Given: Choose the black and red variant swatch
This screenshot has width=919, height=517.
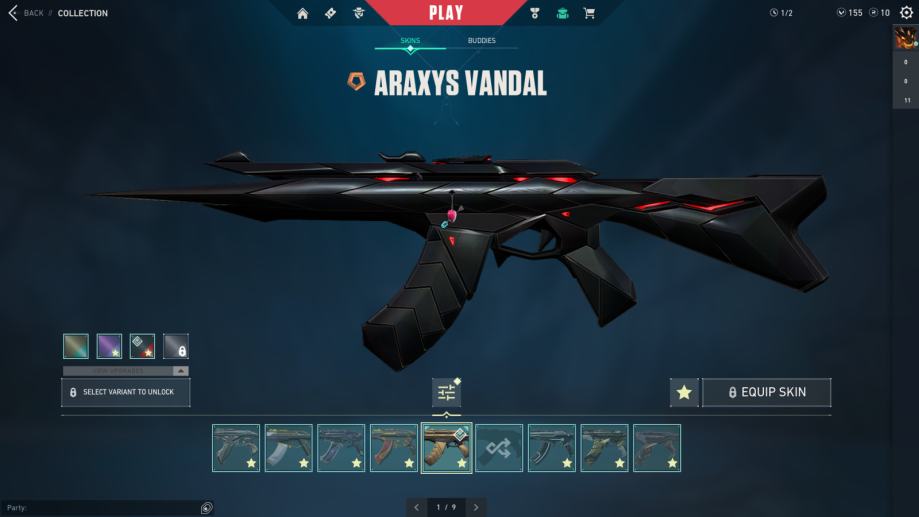Looking at the screenshot, I should tap(142, 346).
